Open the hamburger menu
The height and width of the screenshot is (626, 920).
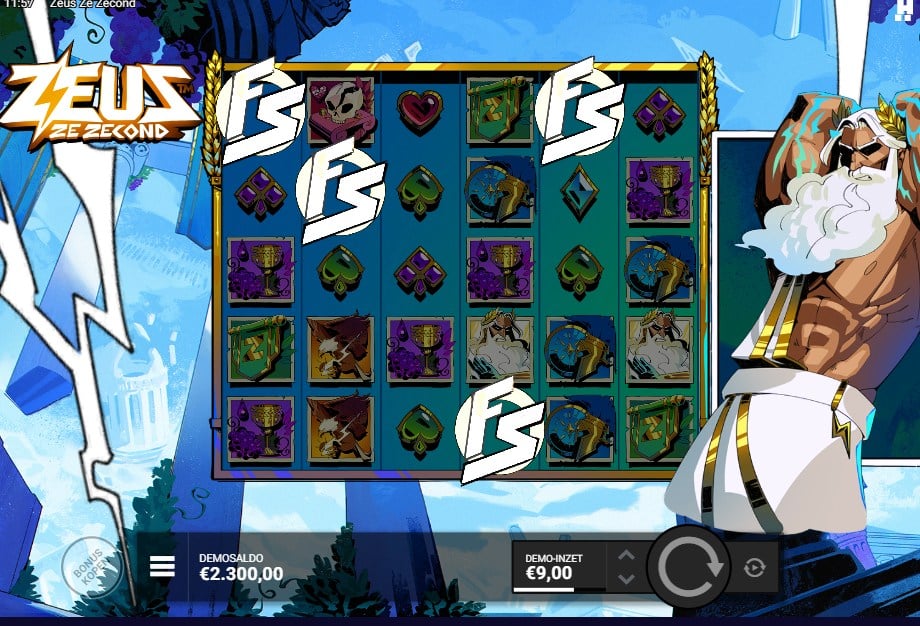(x=162, y=567)
